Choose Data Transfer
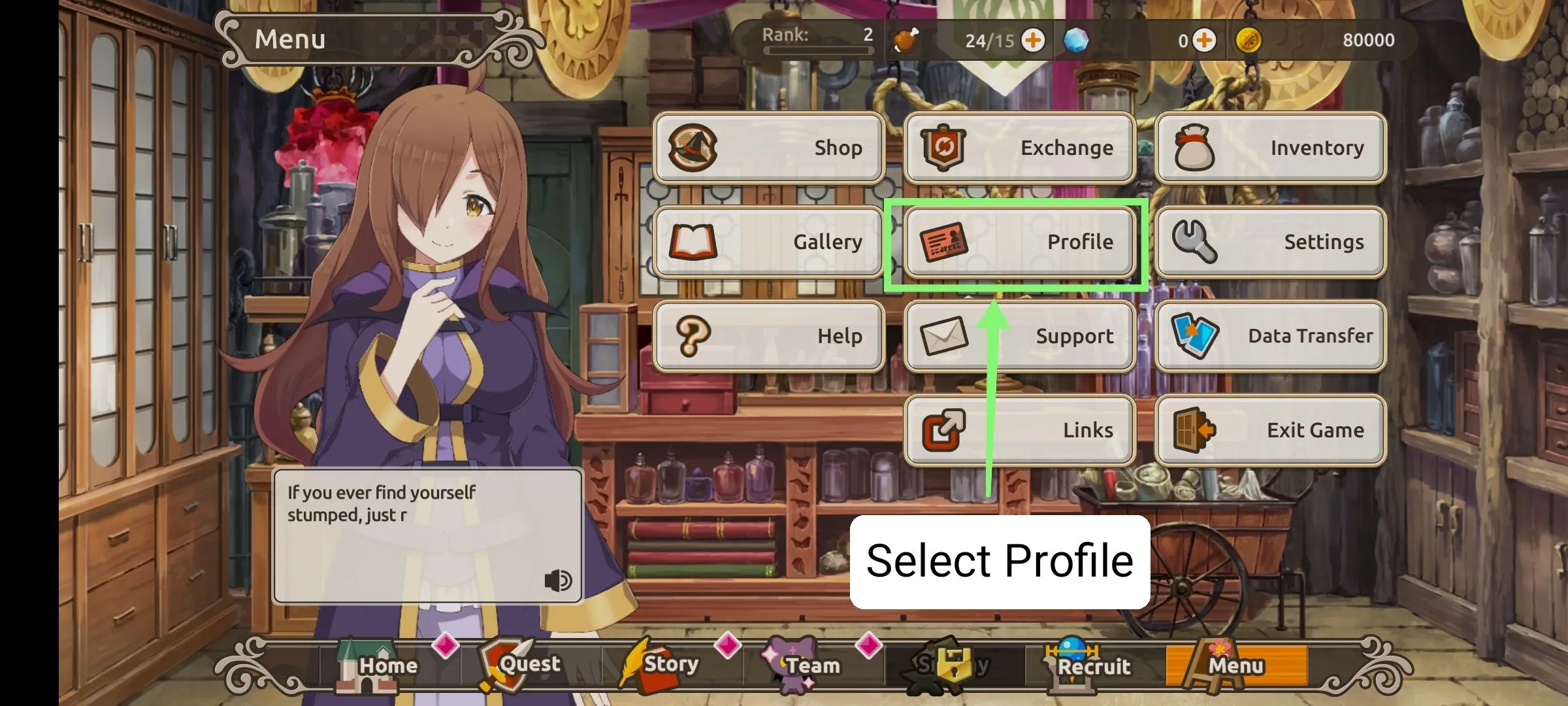Image resolution: width=1568 pixels, height=706 pixels. click(1270, 336)
